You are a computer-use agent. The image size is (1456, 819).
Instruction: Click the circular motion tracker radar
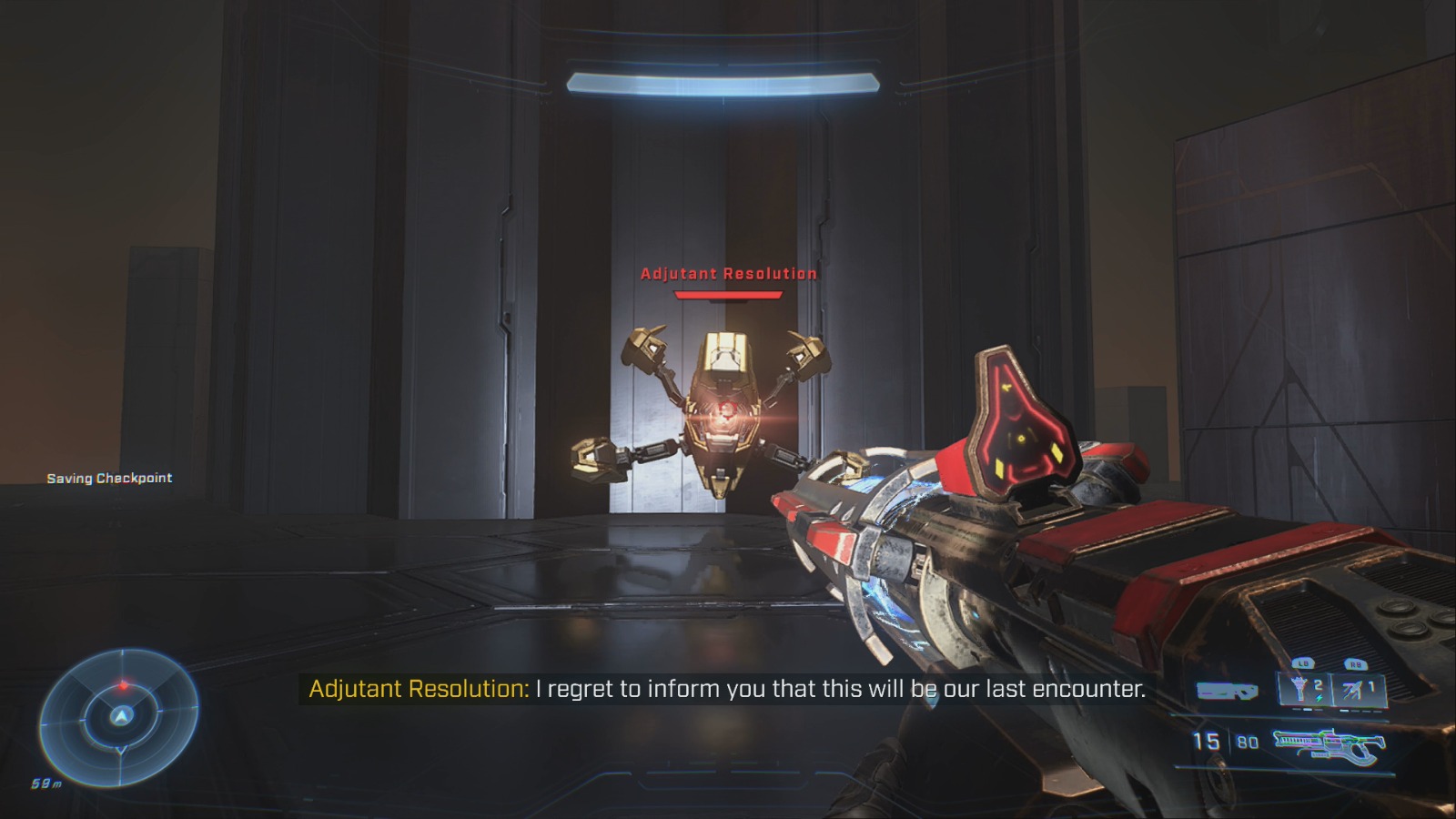[119, 715]
